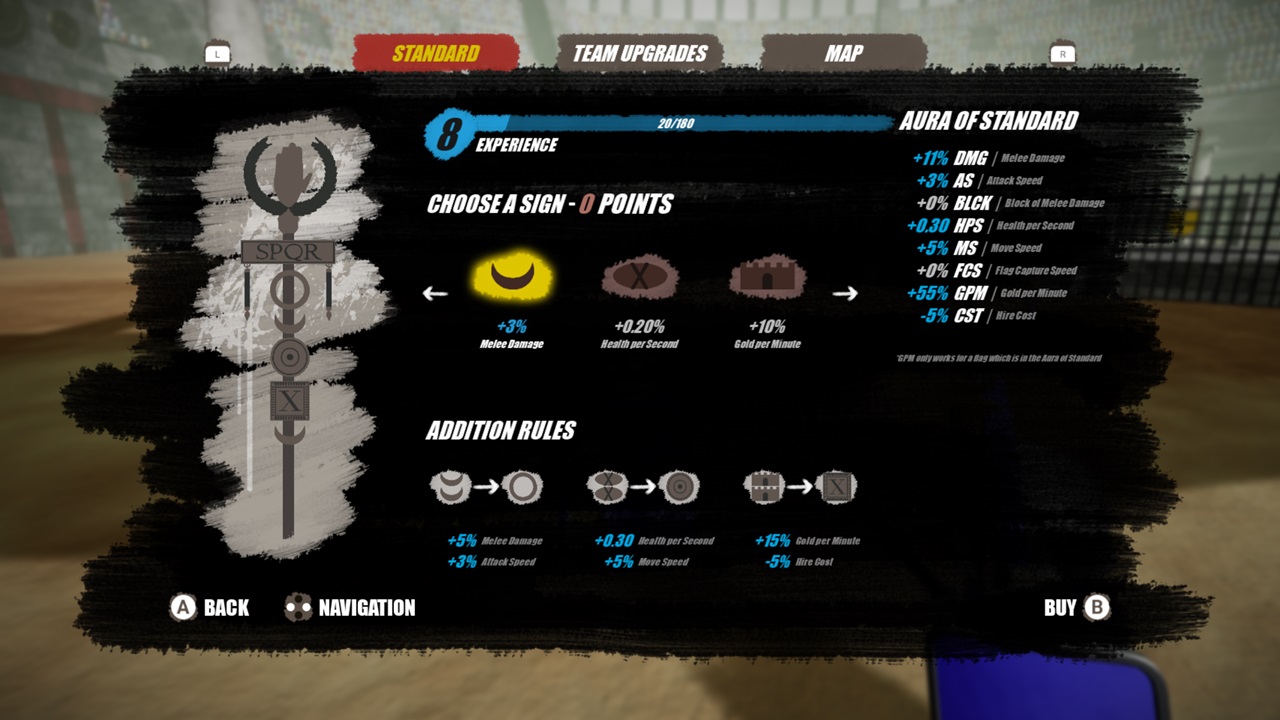Click the right arrow to cycle signs

846,293
